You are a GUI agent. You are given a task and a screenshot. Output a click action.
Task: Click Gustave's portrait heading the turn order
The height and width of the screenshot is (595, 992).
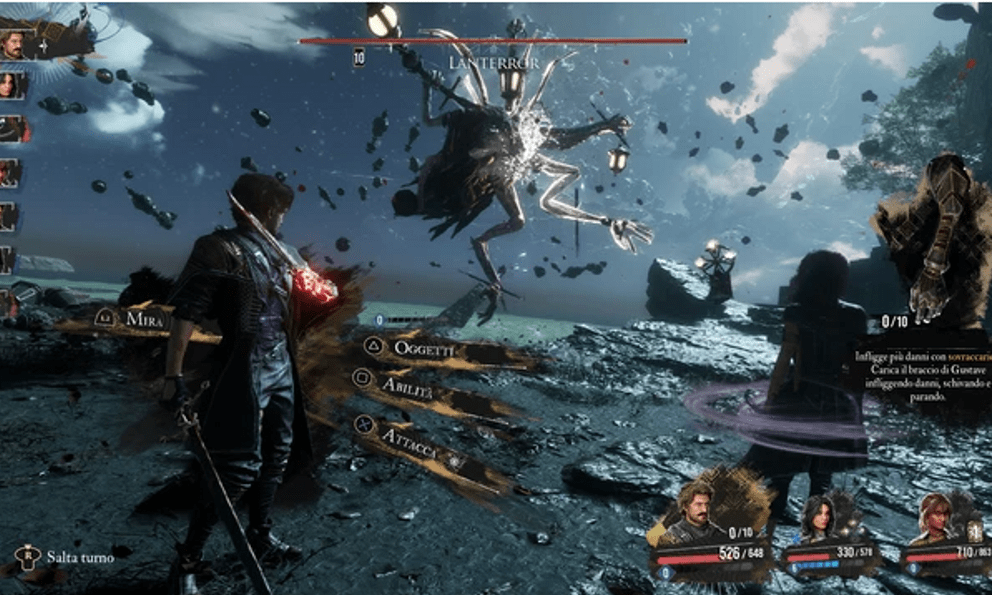14,44
